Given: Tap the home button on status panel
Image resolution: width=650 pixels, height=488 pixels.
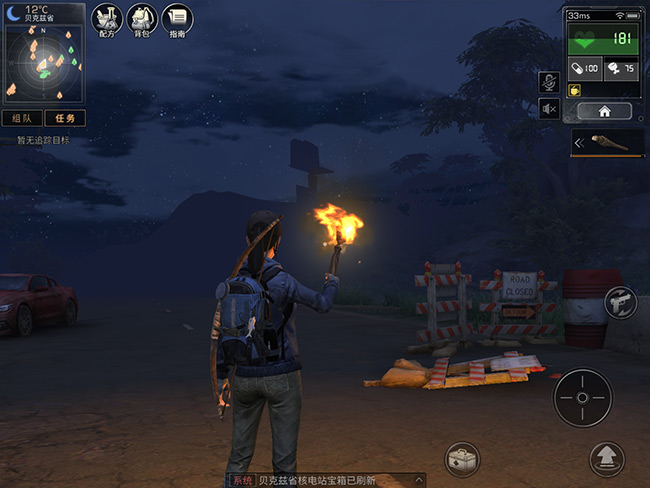Looking at the screenshot, I should coord(603,111).
